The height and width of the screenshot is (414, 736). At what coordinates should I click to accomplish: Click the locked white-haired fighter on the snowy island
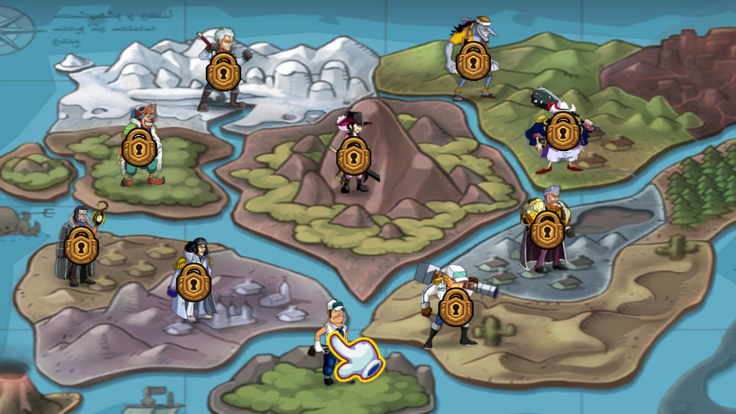click(223, 70)
